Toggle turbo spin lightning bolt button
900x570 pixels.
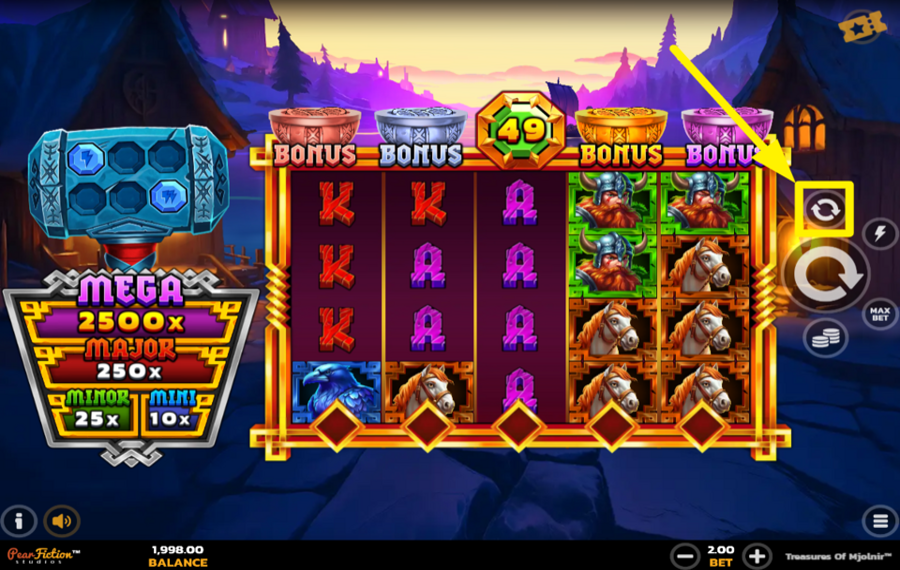point(879,233)
